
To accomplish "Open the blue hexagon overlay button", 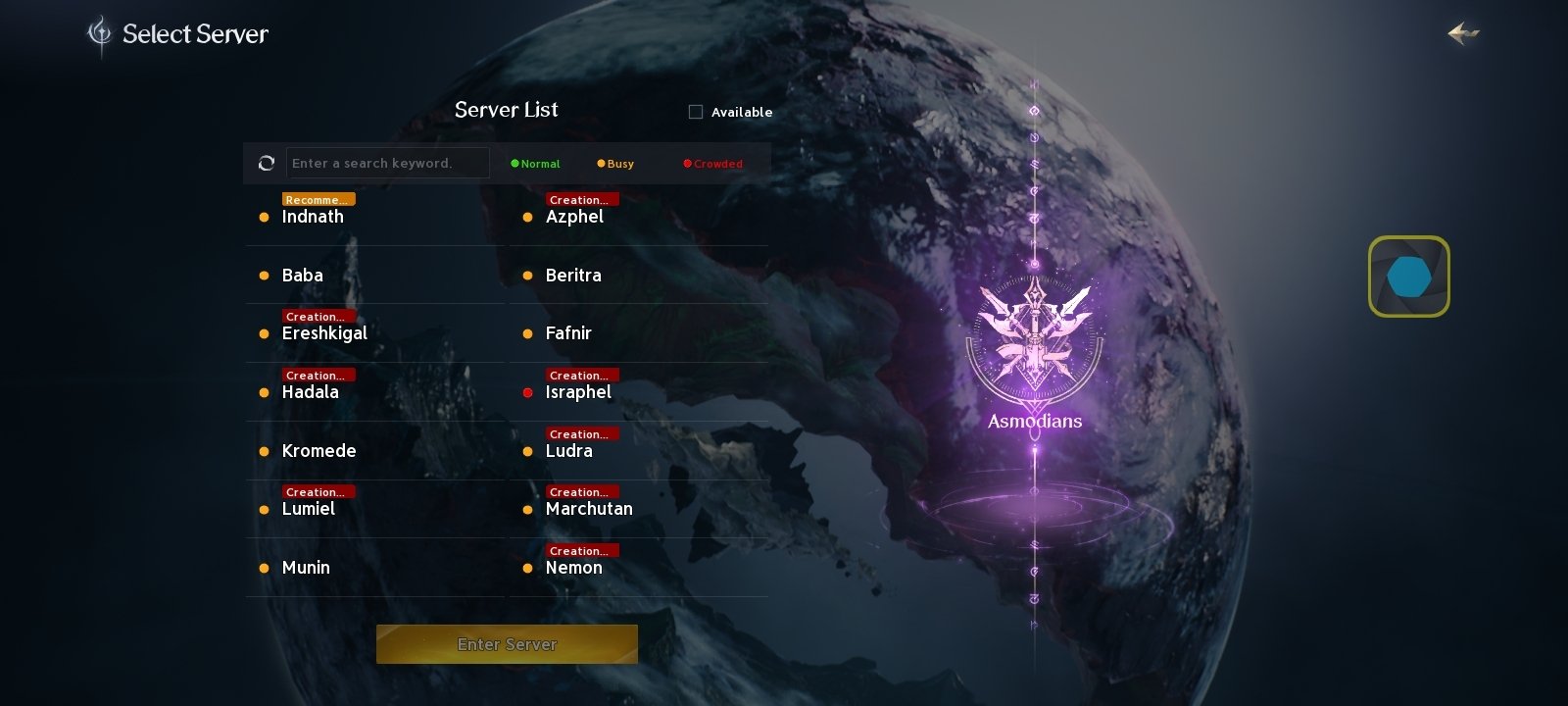I will (1409, 277).
